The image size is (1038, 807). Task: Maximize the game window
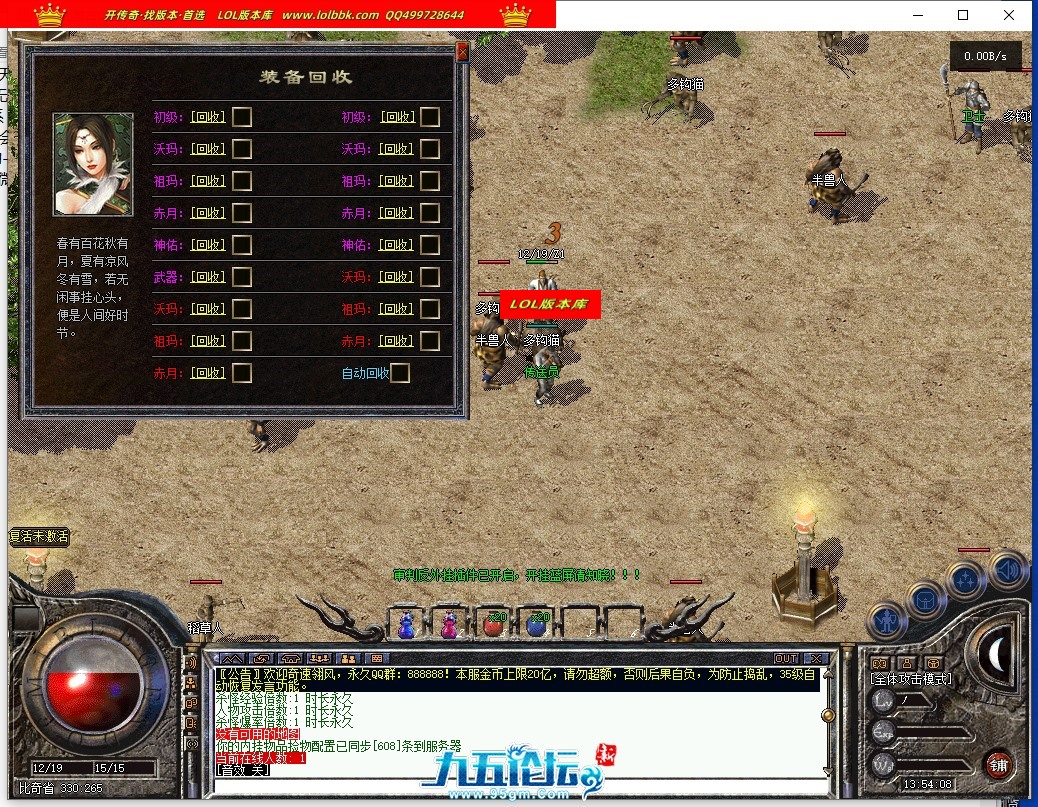(963, 15)
